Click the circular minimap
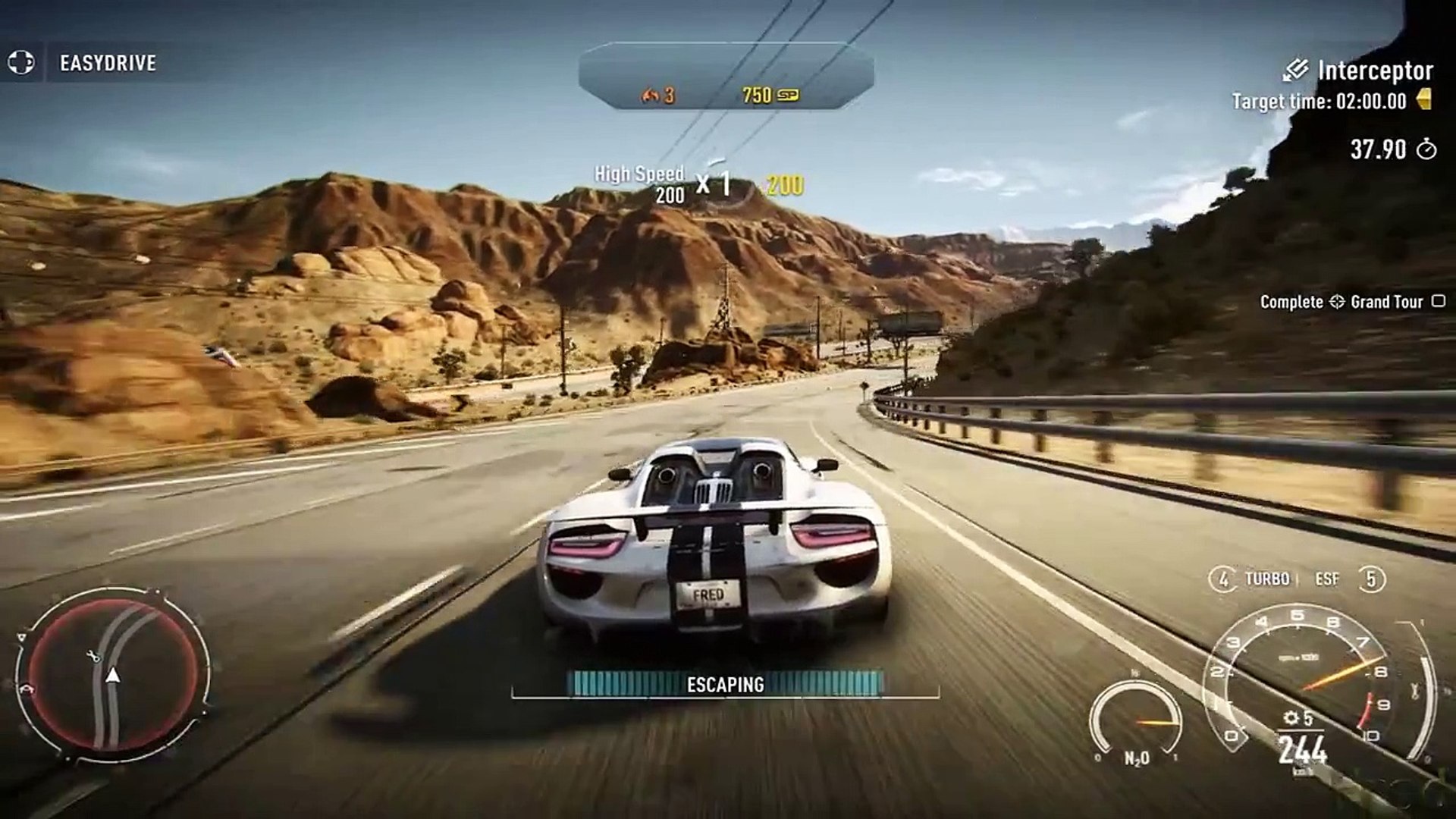This screenshot has width=1456, height=819. pyautogui.click(x=113, y=673)
